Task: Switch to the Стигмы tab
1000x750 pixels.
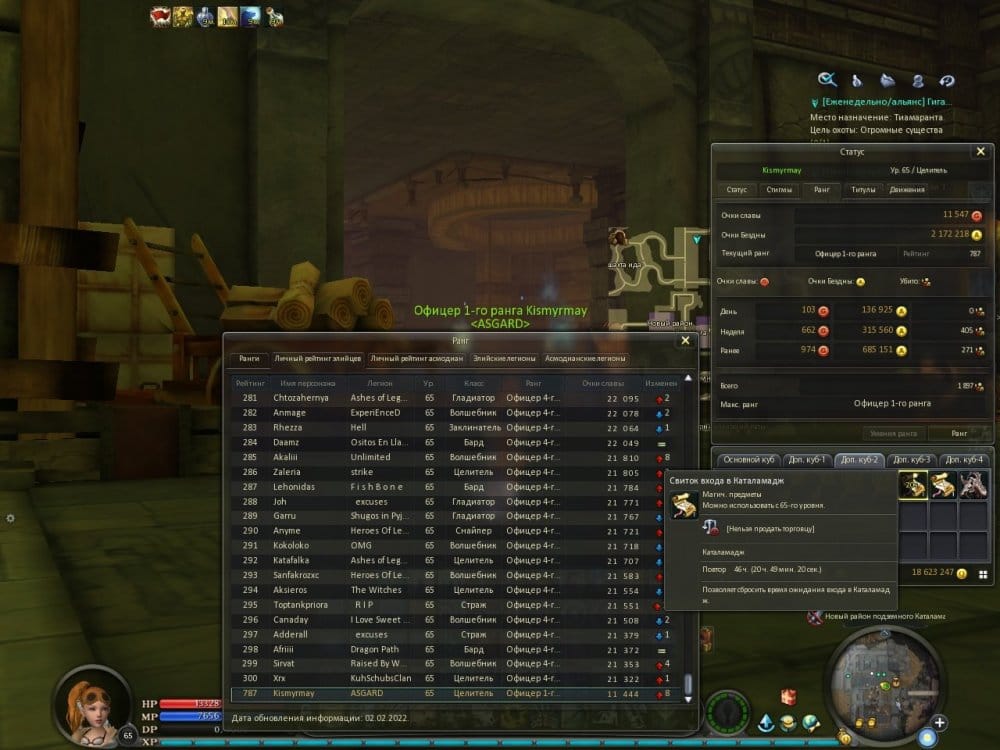Action: [777, 189]
